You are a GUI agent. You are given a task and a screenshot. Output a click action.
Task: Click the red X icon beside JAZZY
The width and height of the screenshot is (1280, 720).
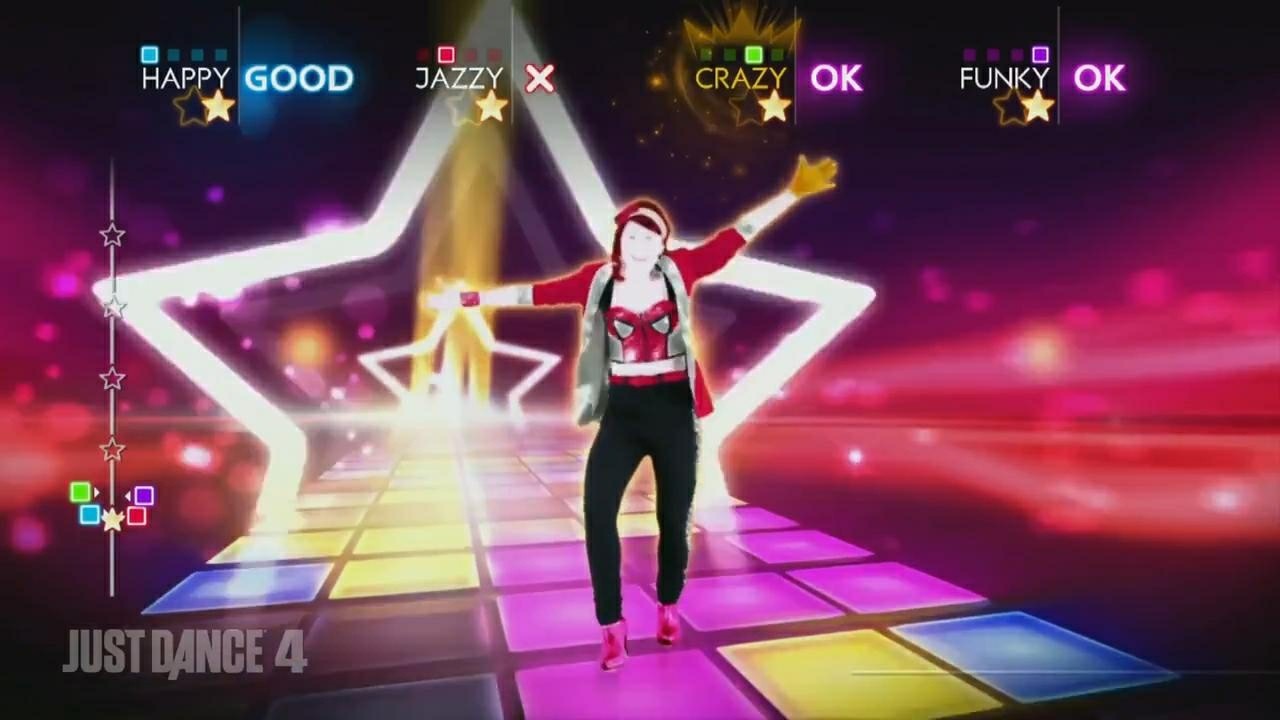pos(538,80)
